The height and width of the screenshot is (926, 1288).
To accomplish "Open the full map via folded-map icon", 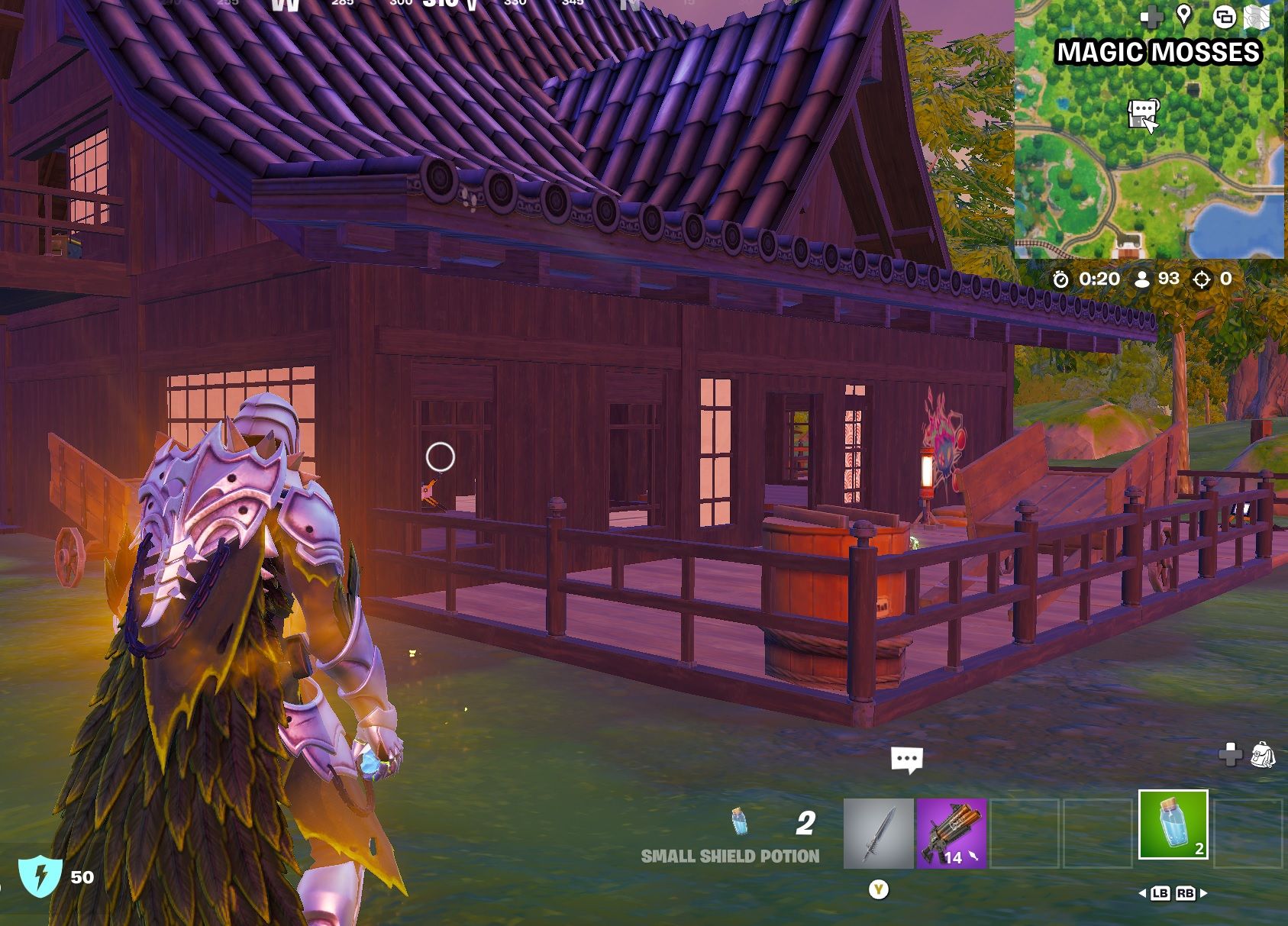I will pyautogui.click(x=1256, y=18).
